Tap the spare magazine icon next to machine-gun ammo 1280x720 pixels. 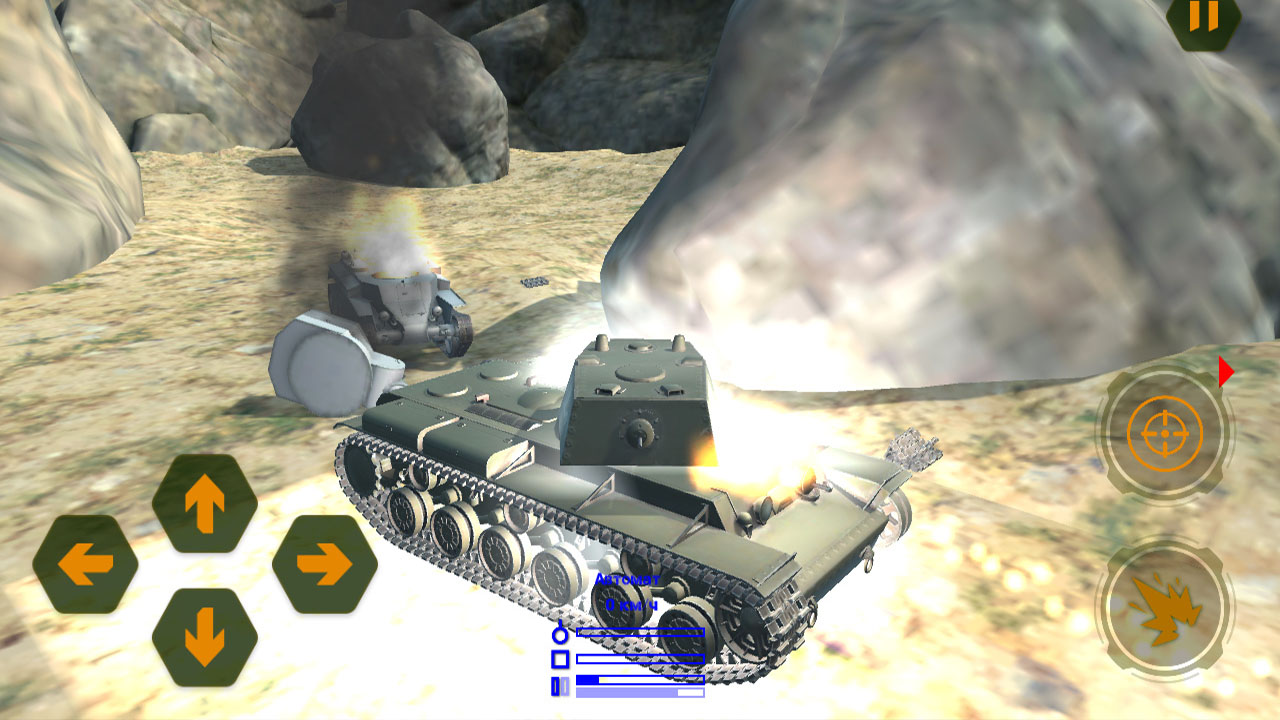(x=565, y=685)
